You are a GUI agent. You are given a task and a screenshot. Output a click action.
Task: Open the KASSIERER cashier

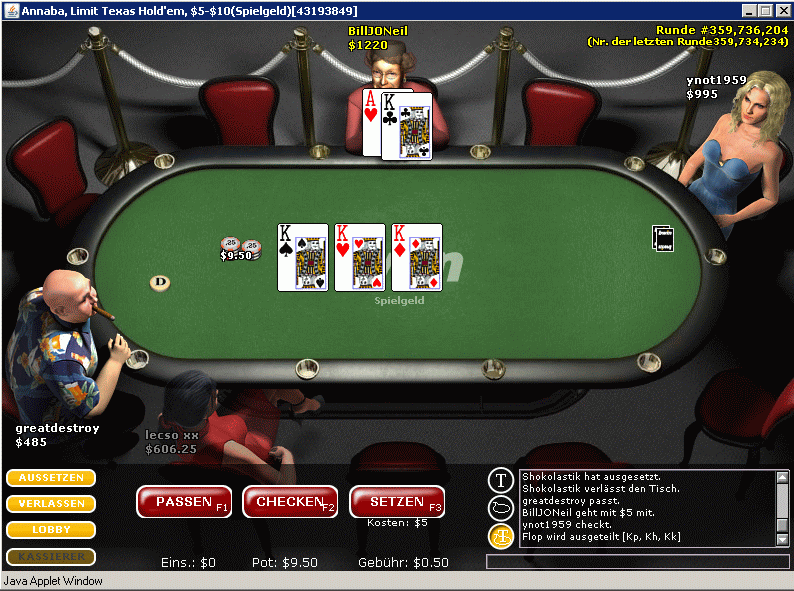point(51,556)
